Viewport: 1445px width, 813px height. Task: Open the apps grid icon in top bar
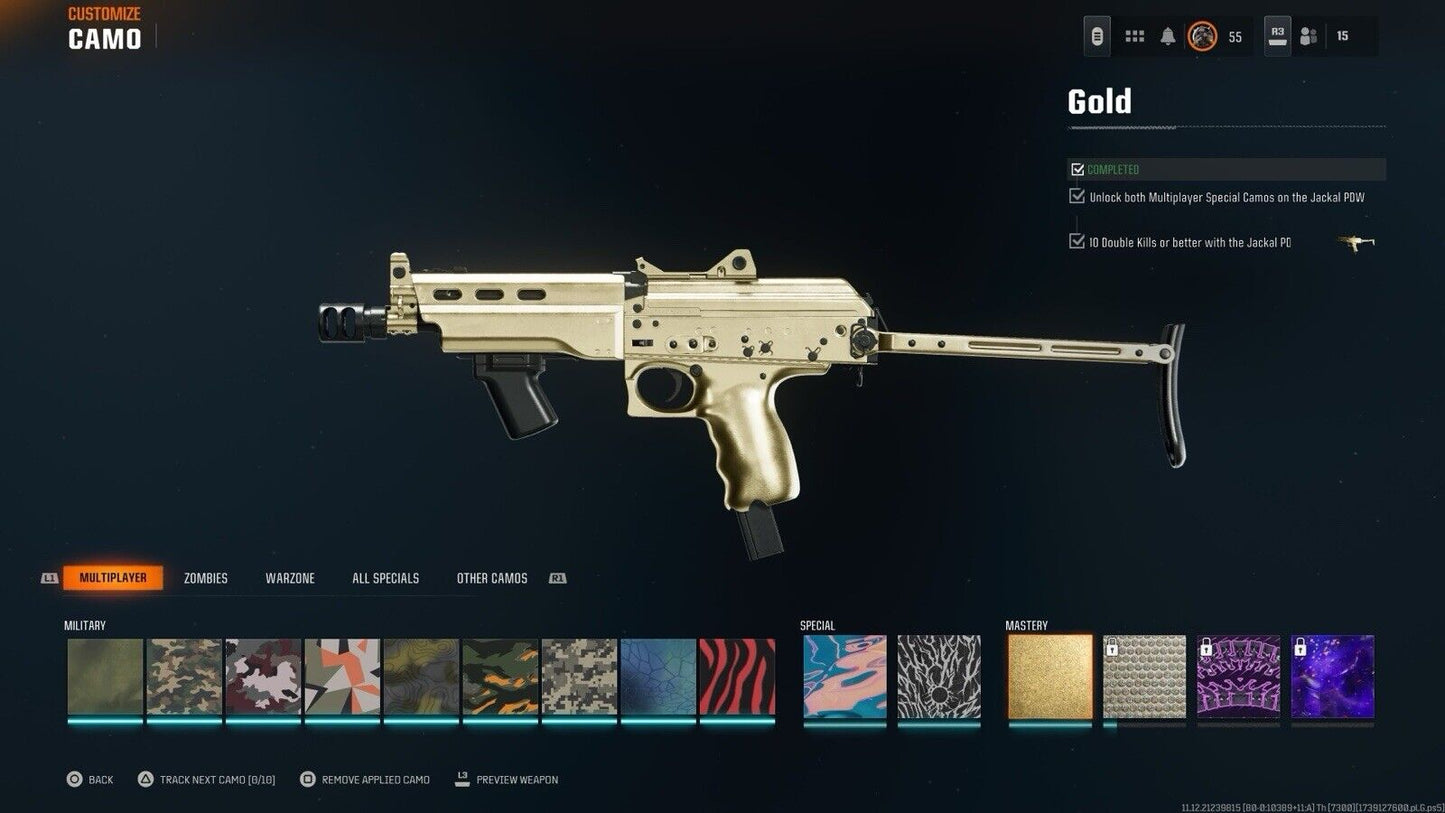pyautogui.click(x=1134, y=35)
